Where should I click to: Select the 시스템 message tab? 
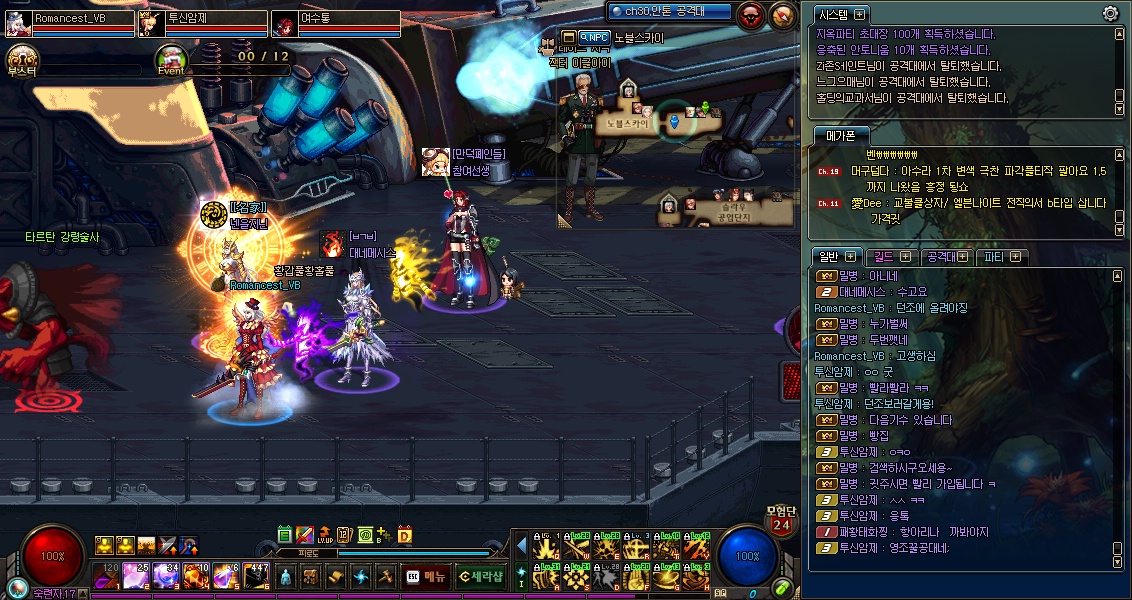click(x=840, y=14)
